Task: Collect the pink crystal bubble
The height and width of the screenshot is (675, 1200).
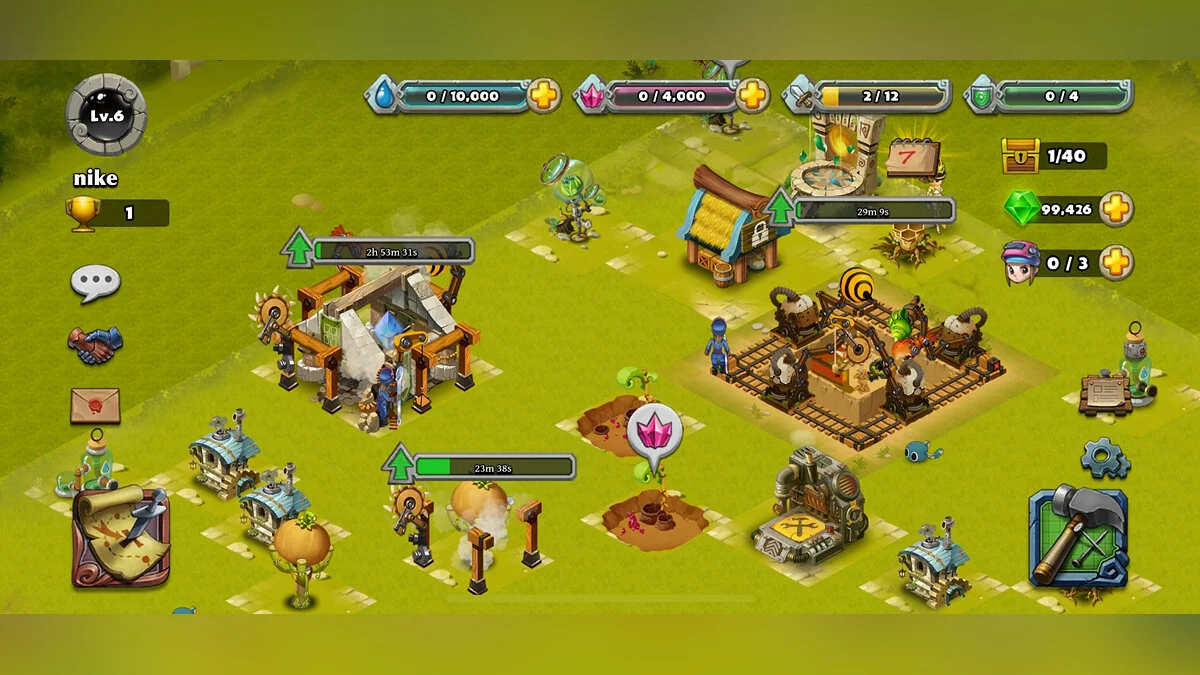Action: (655, 434)
